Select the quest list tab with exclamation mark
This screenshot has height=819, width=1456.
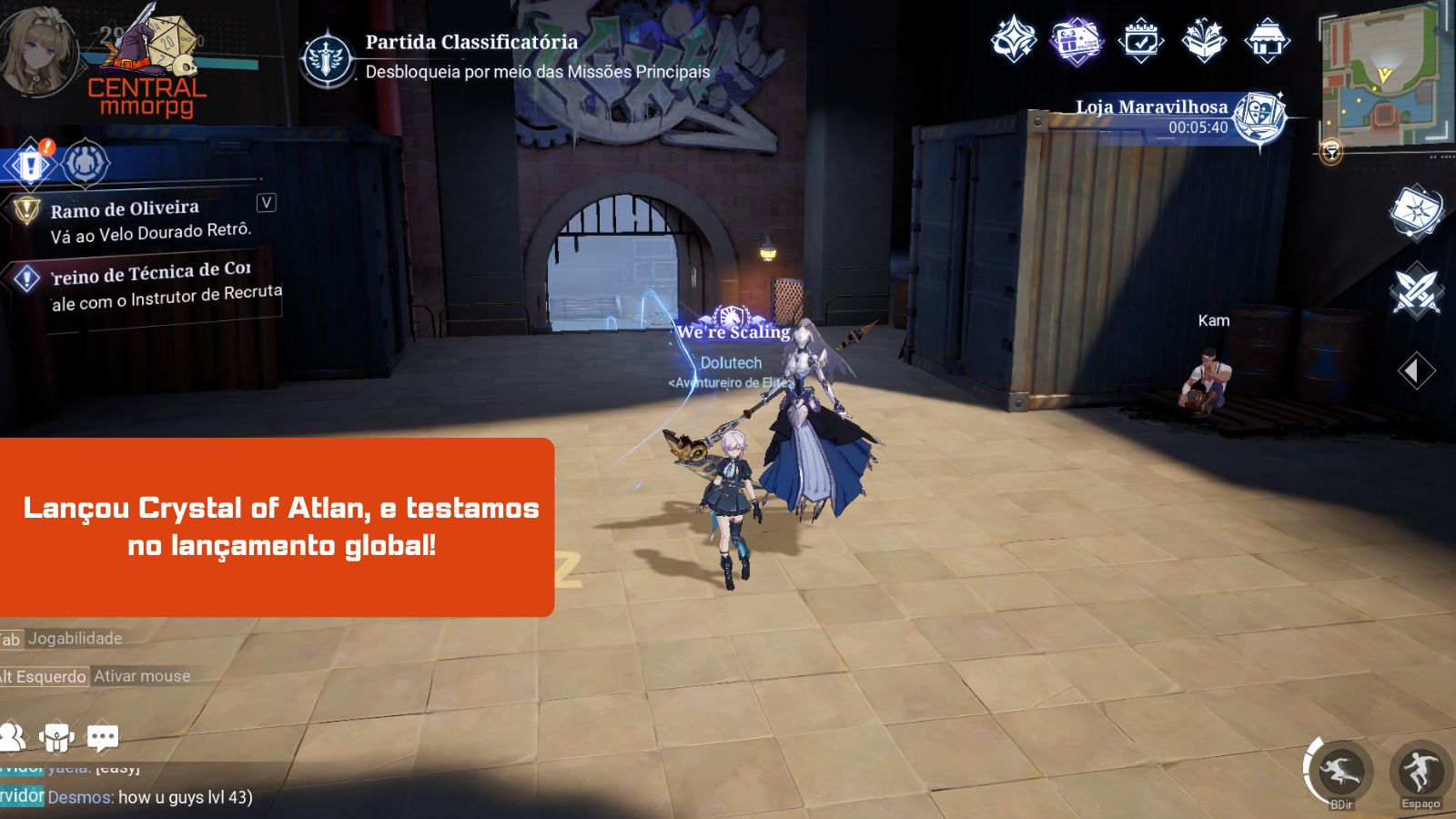31,165
